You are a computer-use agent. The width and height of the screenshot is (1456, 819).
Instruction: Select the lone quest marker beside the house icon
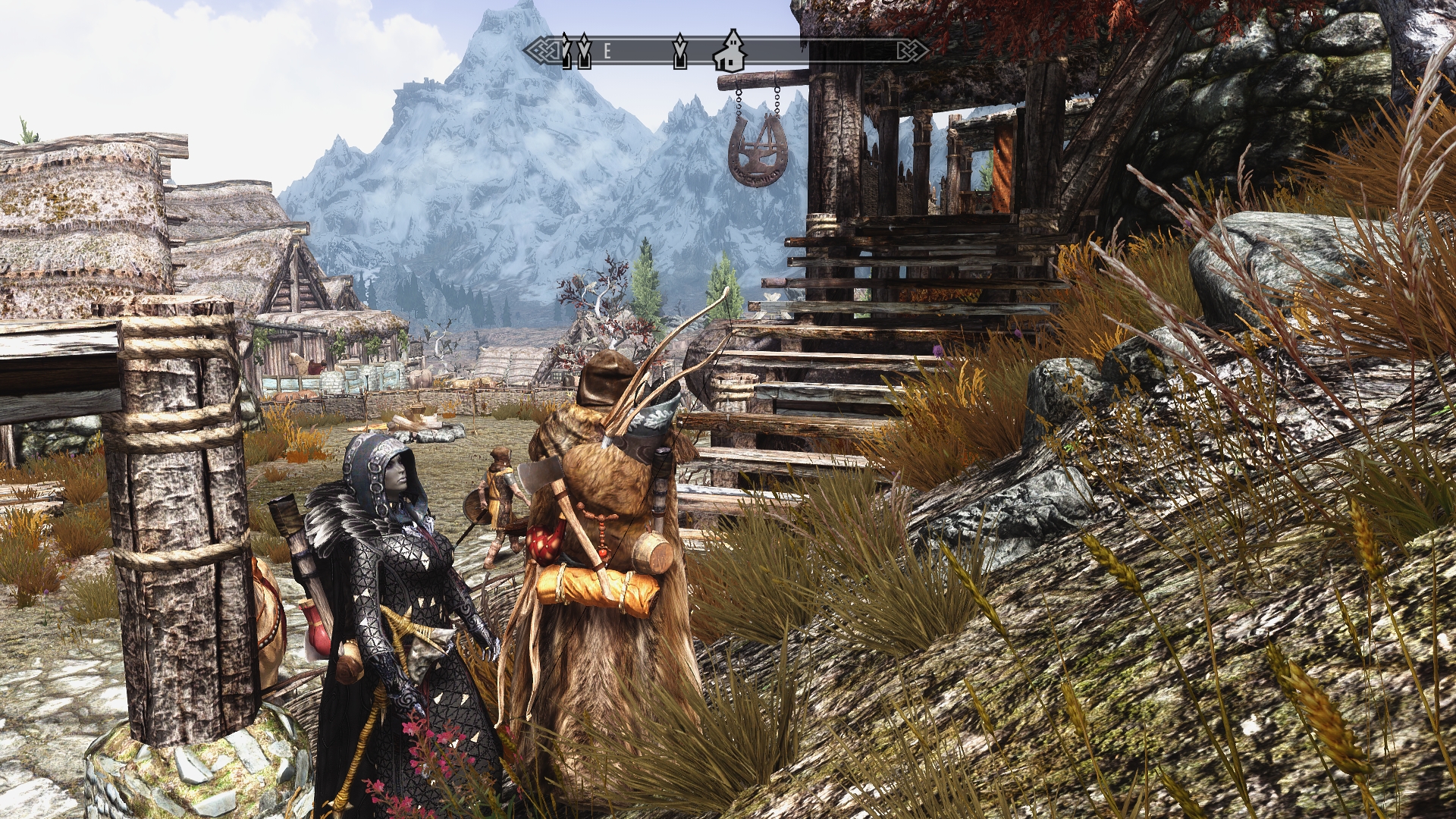680,50
